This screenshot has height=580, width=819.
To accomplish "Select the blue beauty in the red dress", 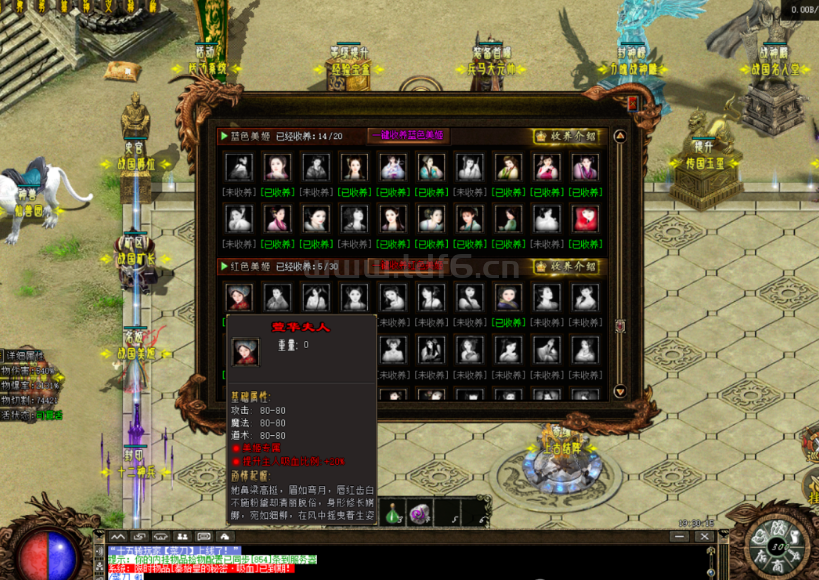I will (585, 219).
